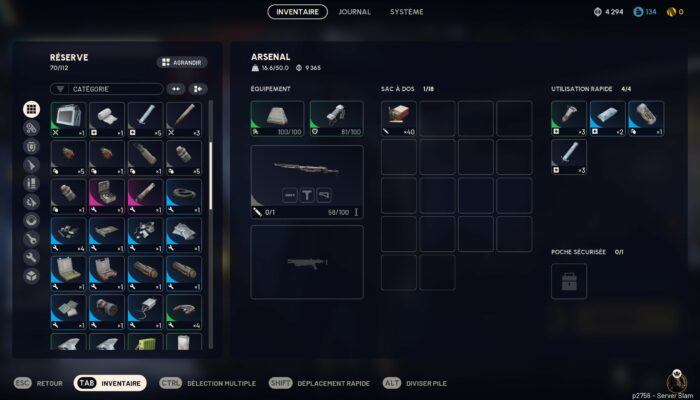Click the Retour button
The height and width of the screenshot is (400, 700).
click(38, 383)
